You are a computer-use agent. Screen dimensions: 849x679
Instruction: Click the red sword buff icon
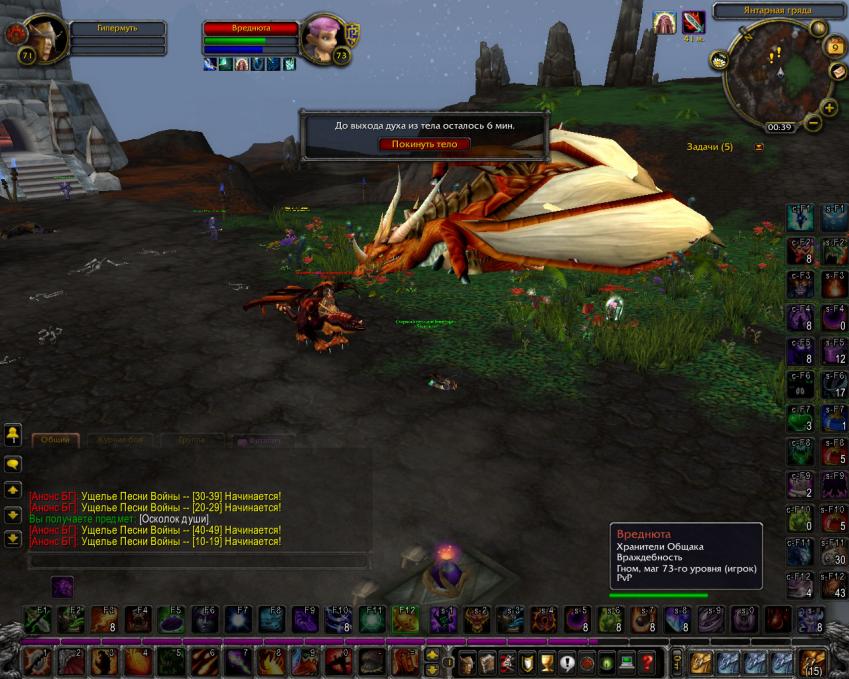pos(693,22)
